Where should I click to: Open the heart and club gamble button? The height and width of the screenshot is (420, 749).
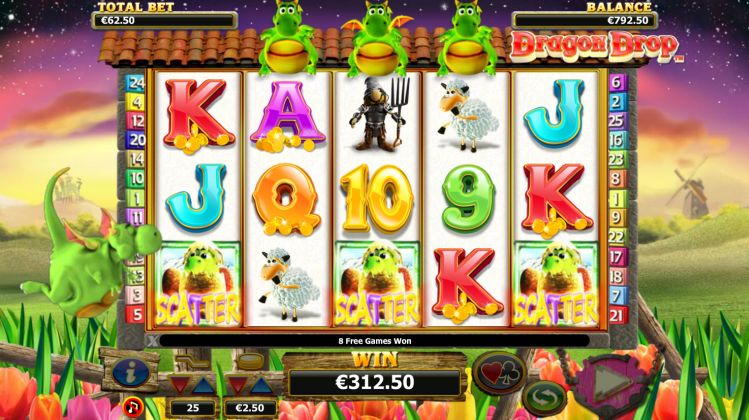tap(500, 372)
